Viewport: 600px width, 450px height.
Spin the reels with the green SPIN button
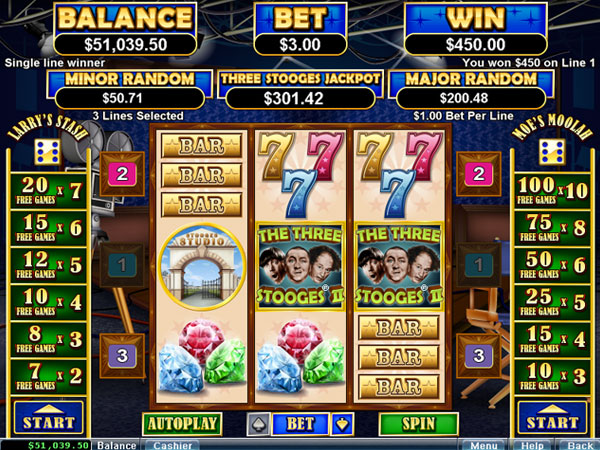pyautogui.click(x=419, y=423)
